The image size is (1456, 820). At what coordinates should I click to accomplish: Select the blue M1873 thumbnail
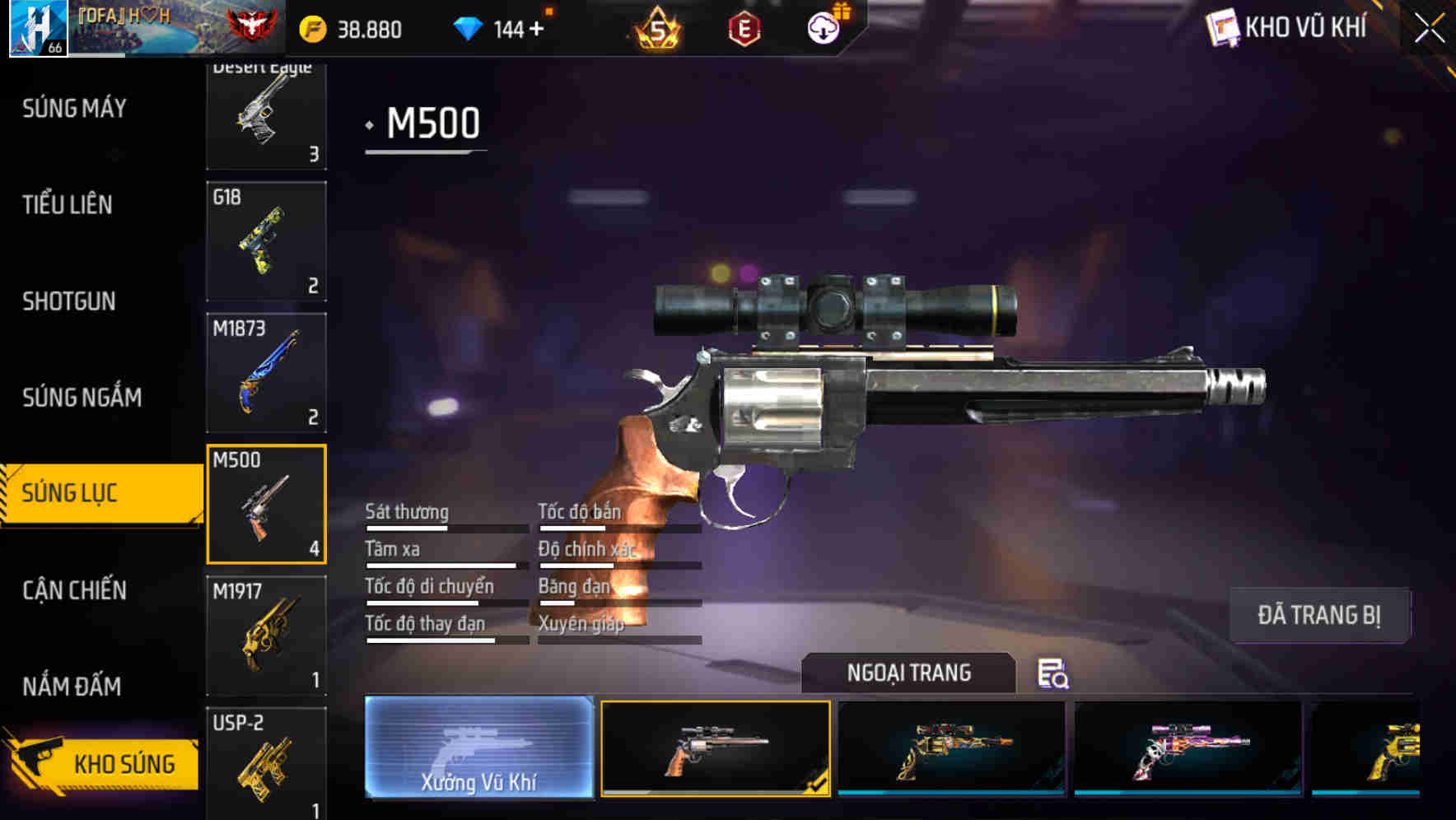click(x=265, y=372)
